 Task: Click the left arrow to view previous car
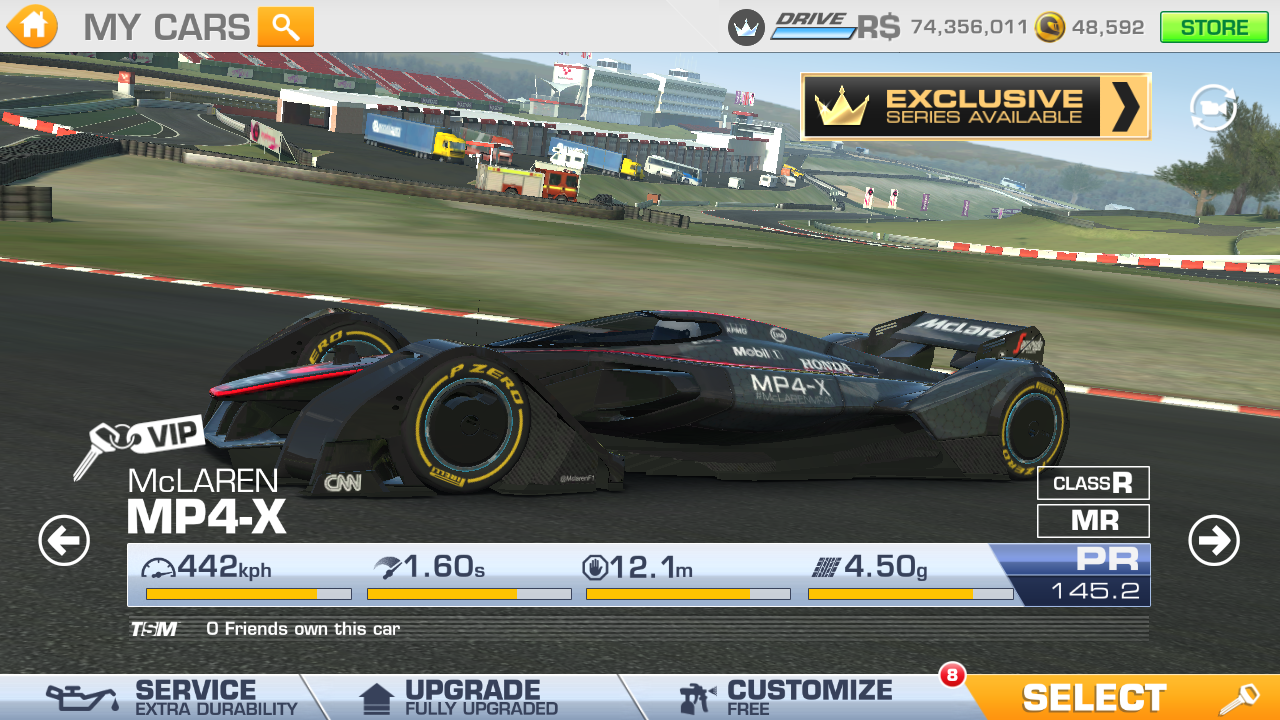63,538
